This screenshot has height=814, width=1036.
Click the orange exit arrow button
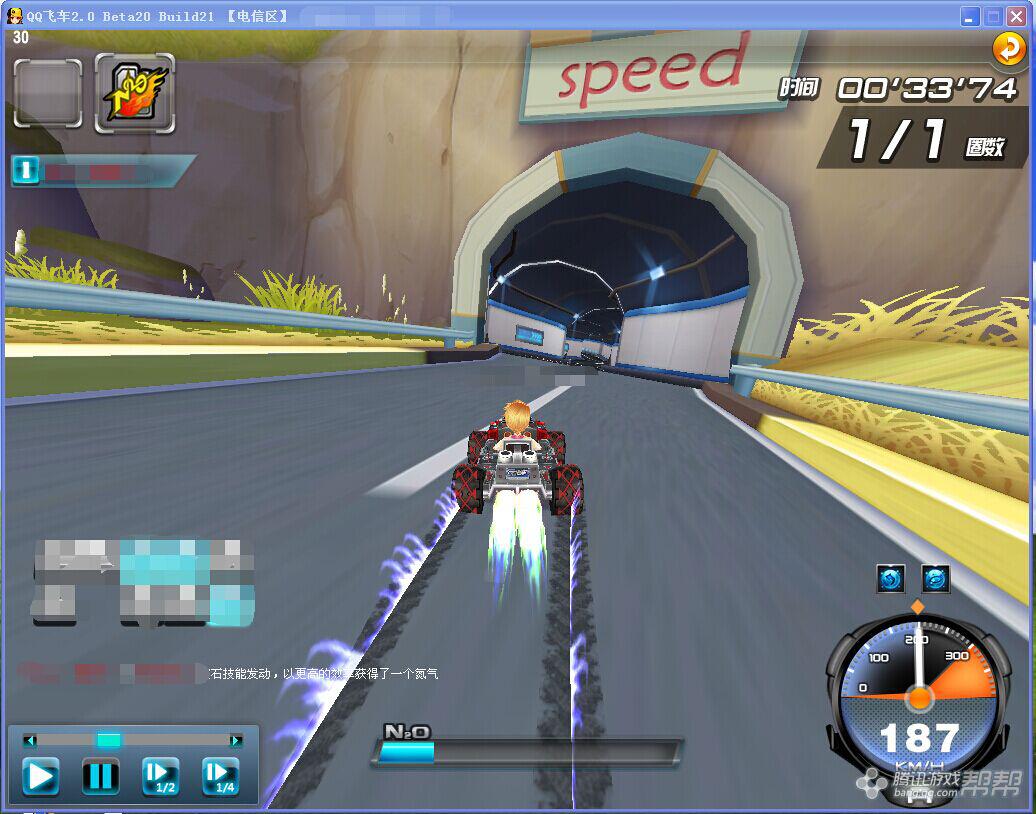click(x=1008, y=48)
